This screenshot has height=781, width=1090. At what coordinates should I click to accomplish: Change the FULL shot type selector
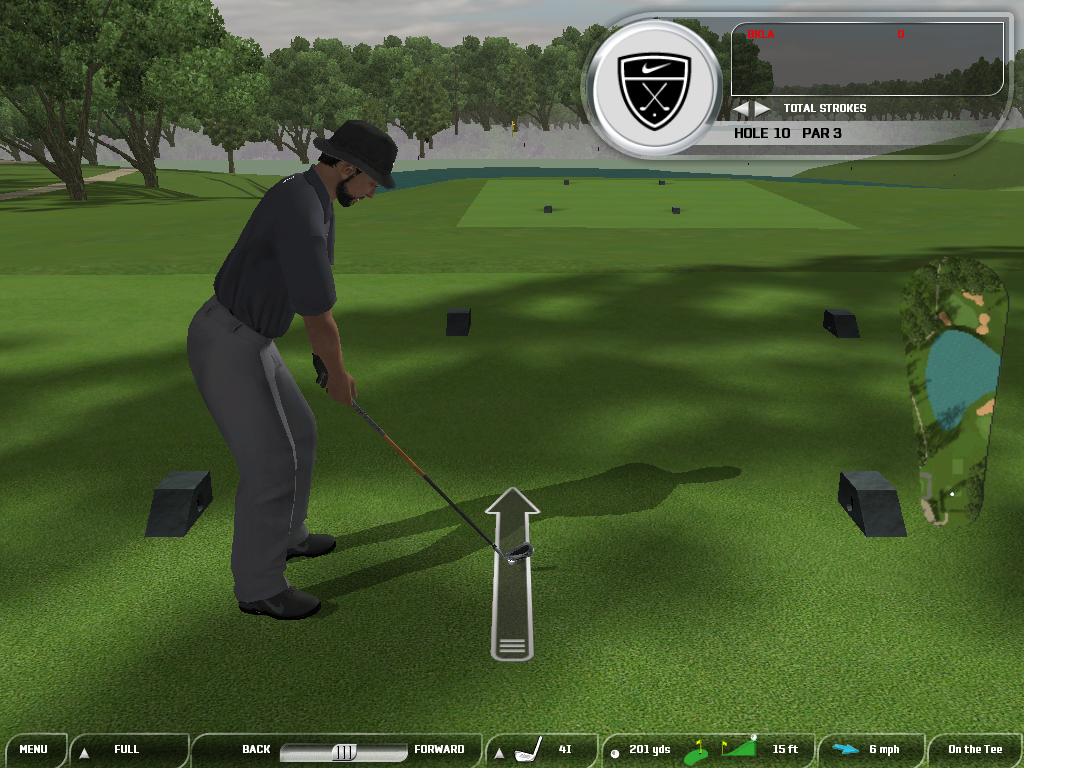[127, 749]
